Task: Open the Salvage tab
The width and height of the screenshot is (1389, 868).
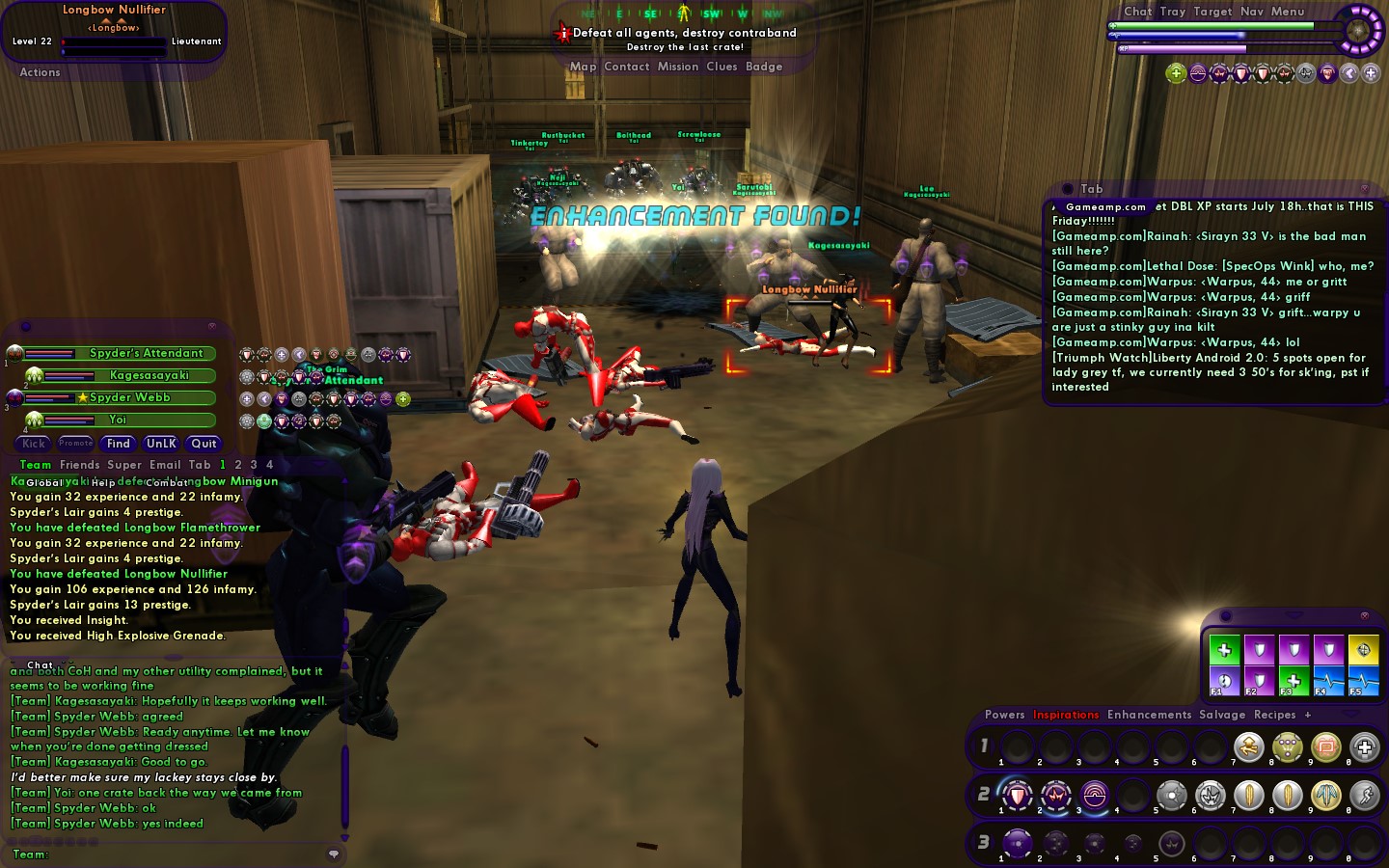Action: [1221, 715]
